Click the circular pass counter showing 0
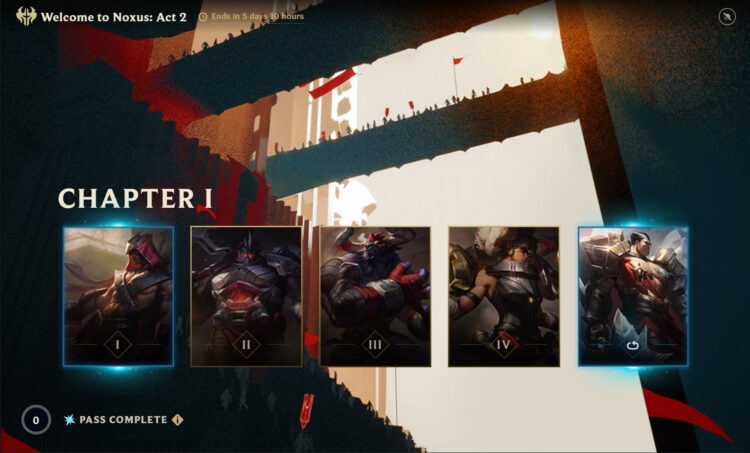Screen dimensions: 750x453 click(x=36, y=420)
